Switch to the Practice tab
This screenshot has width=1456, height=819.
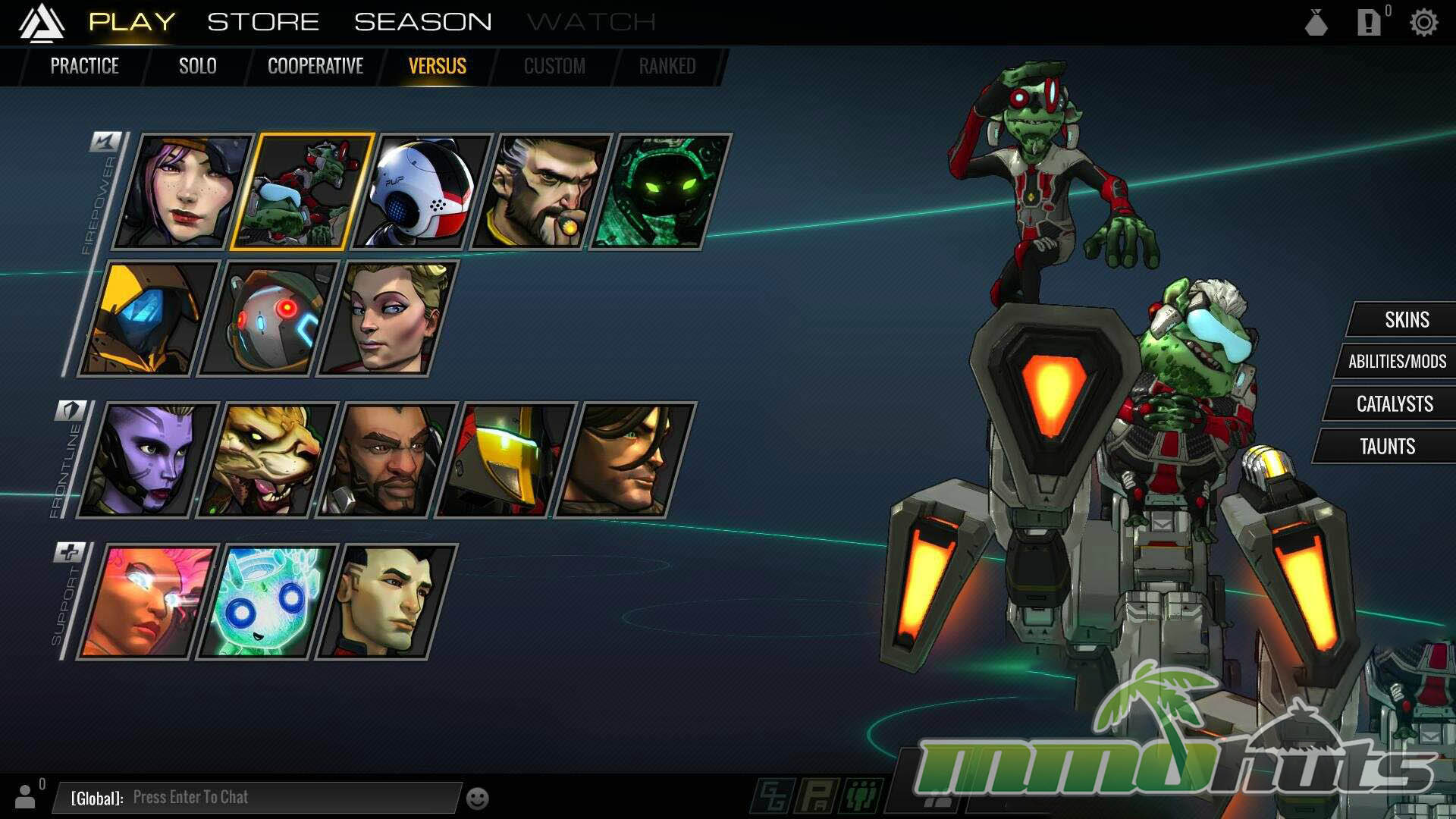click(x=84, y=67)
